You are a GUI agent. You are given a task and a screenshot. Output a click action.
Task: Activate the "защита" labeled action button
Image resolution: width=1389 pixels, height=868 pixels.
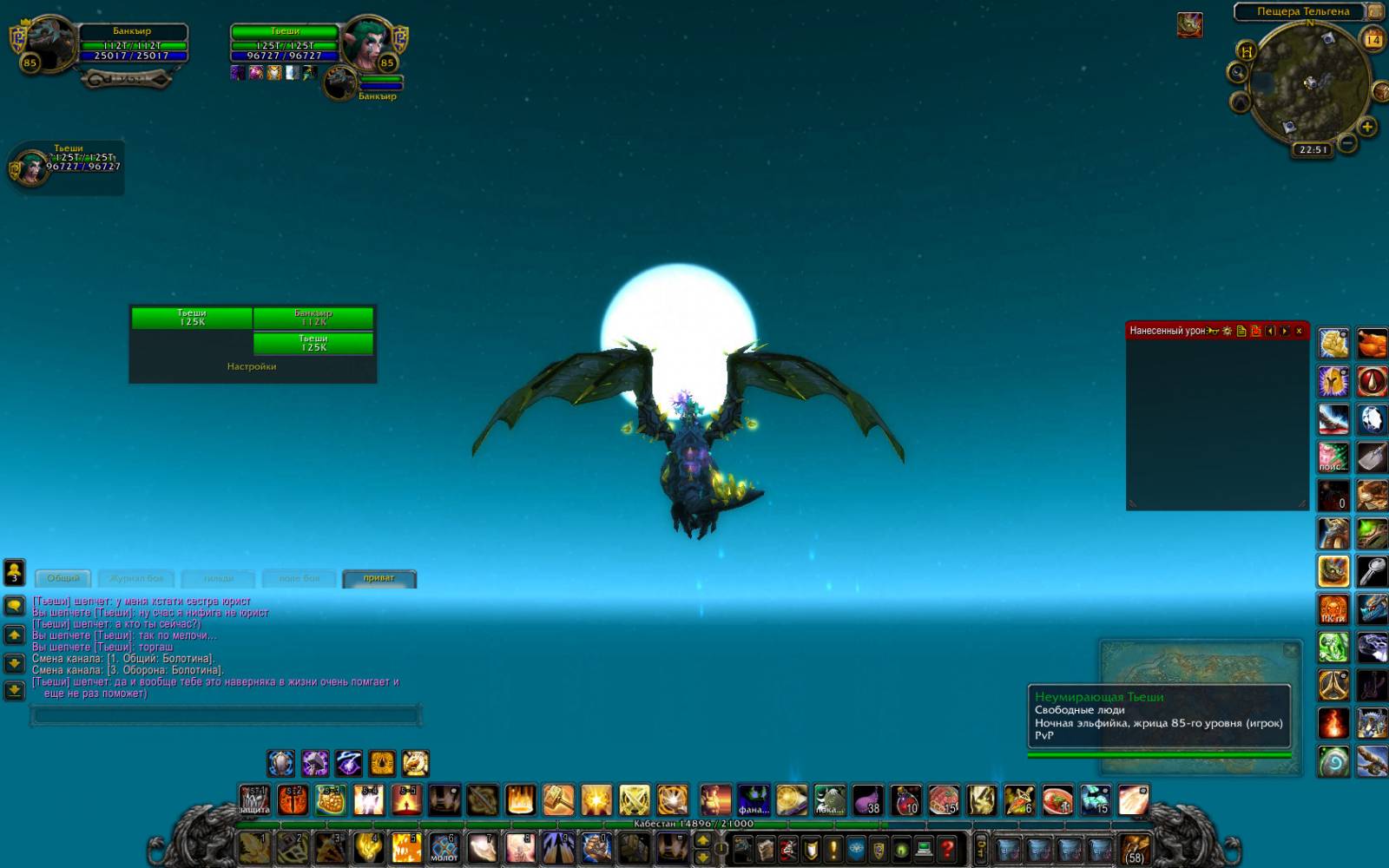click(x=254, y=800)
